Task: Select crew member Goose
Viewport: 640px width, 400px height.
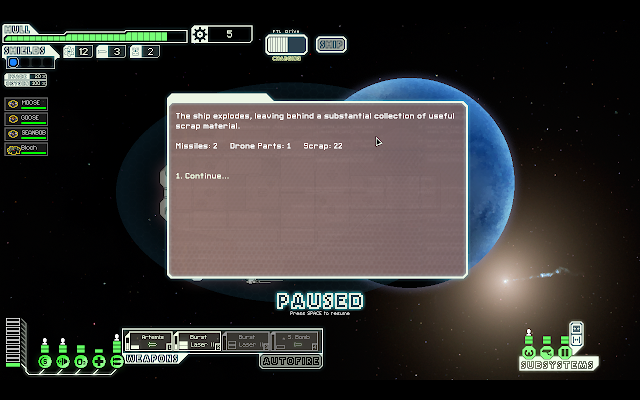Action: point(26,118)
